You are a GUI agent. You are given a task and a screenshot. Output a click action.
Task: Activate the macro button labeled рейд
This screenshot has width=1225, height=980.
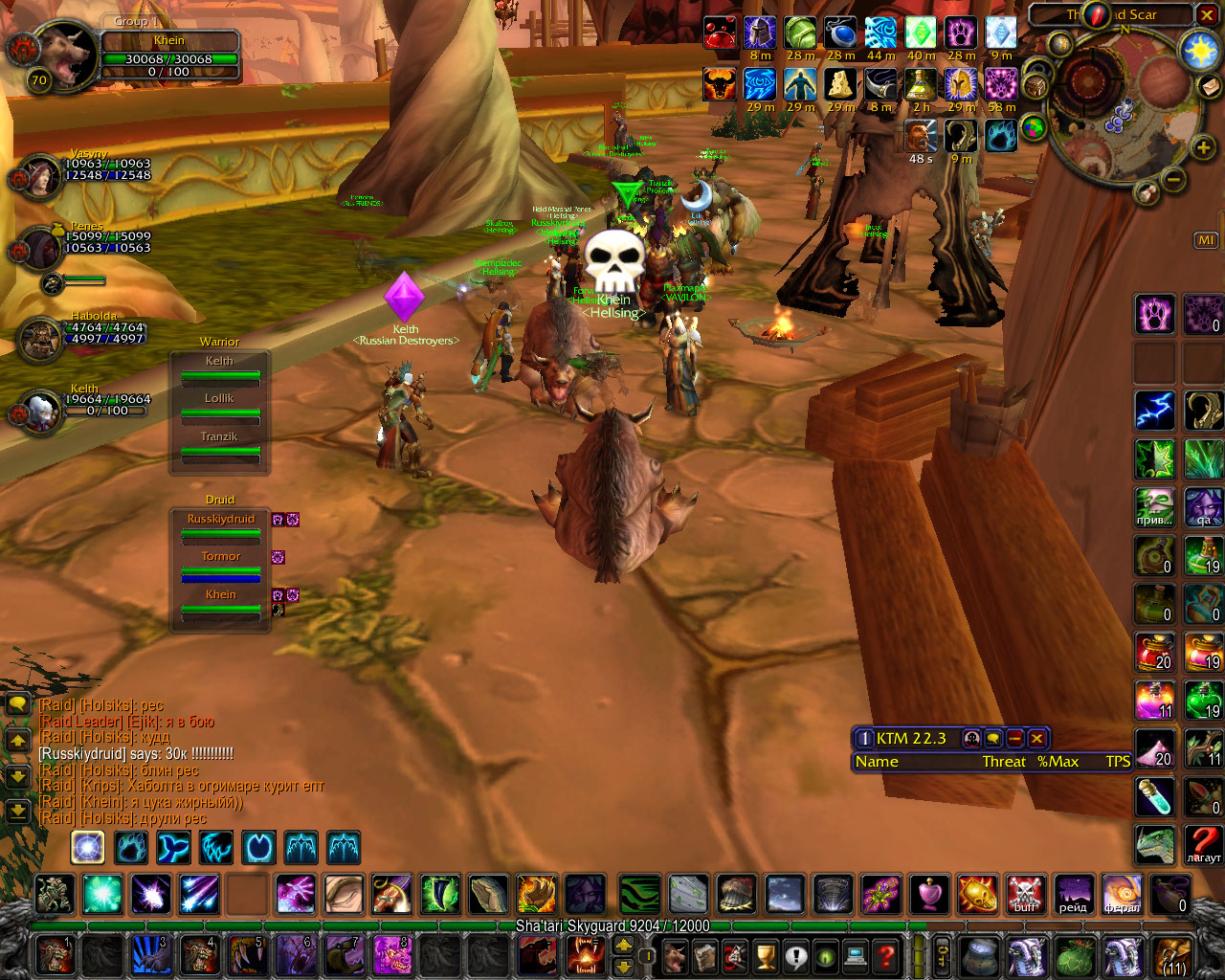click(1073, 895)
